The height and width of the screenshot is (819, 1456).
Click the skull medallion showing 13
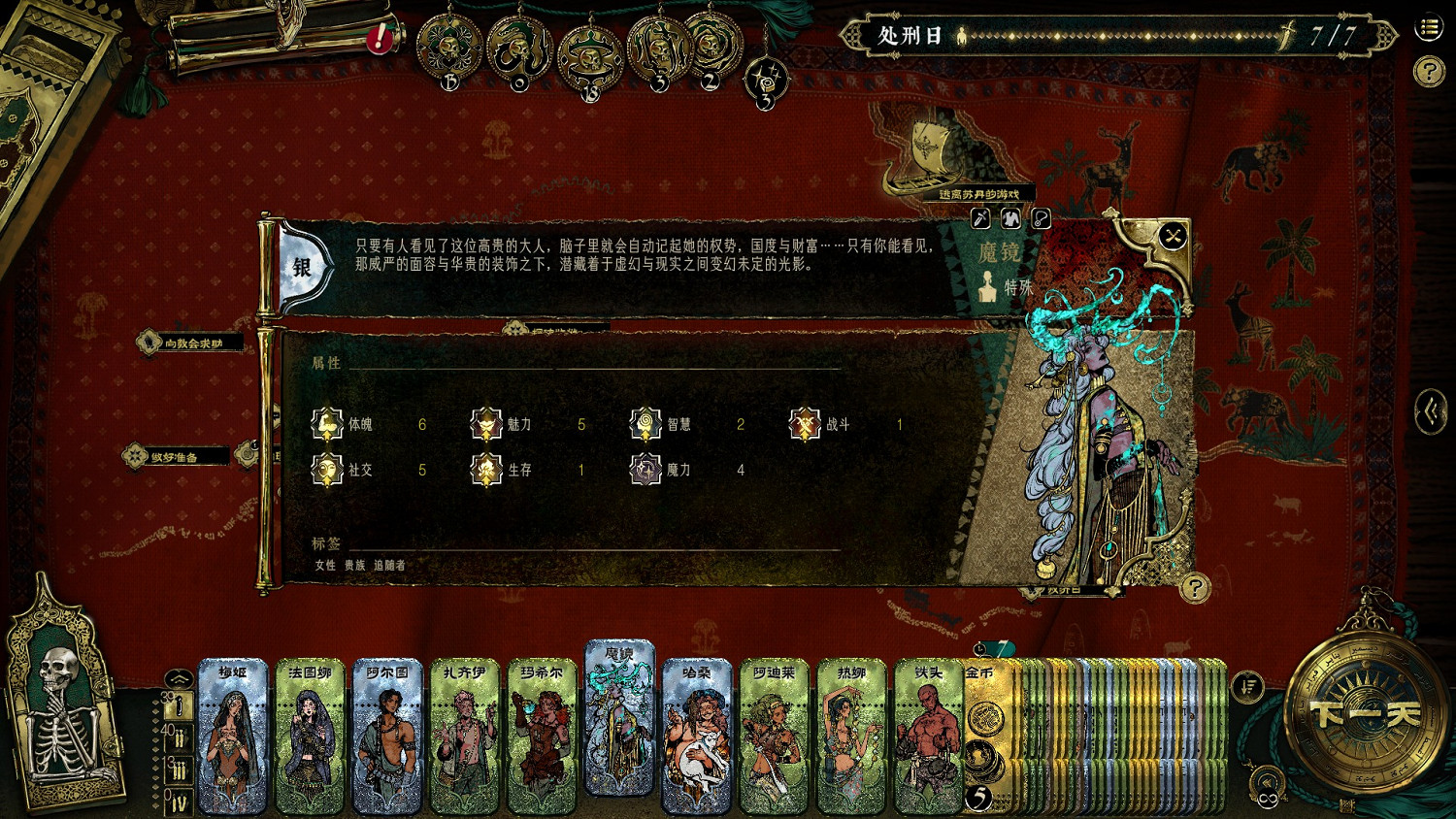point(447,44)
